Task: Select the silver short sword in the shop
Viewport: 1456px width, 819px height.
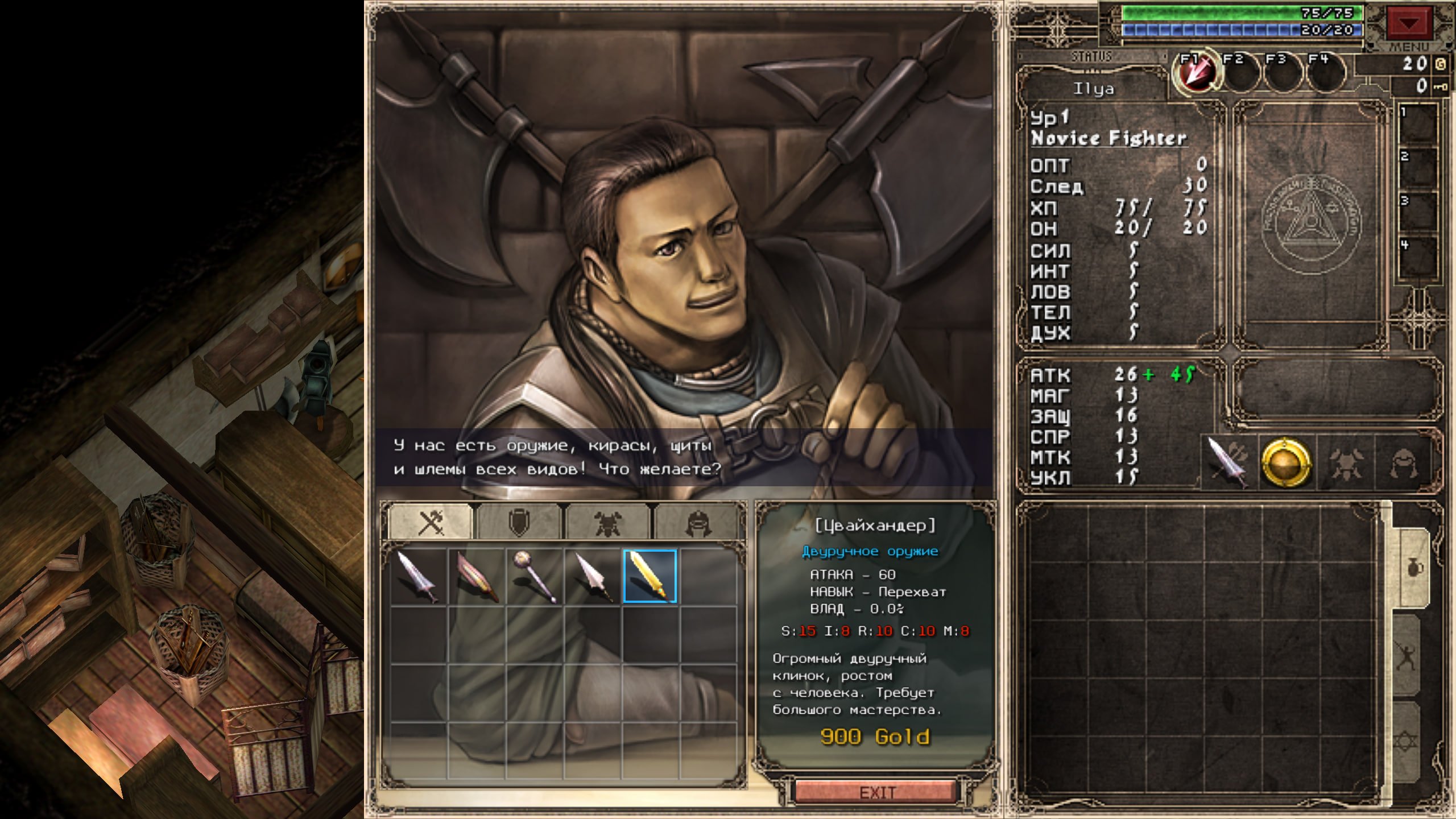Action: tap(419, 576)
